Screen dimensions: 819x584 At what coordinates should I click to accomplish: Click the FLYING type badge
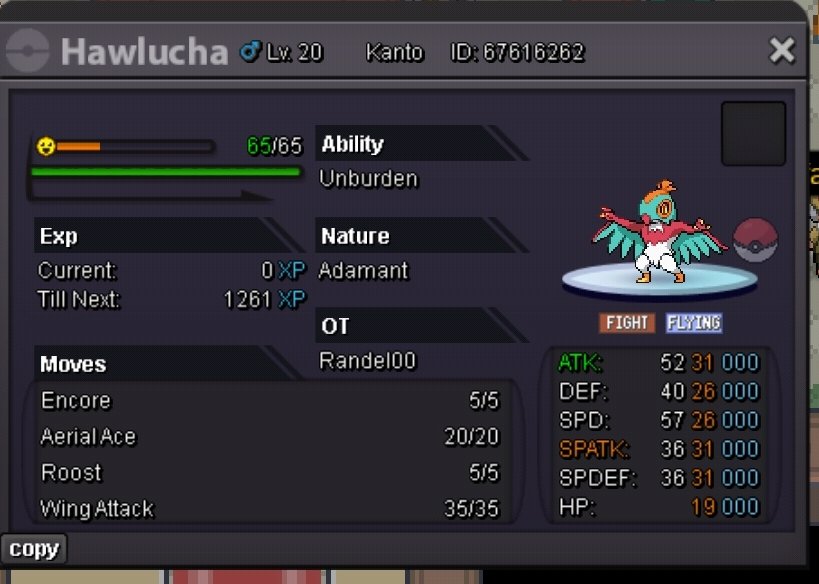(x=693, y=323)
